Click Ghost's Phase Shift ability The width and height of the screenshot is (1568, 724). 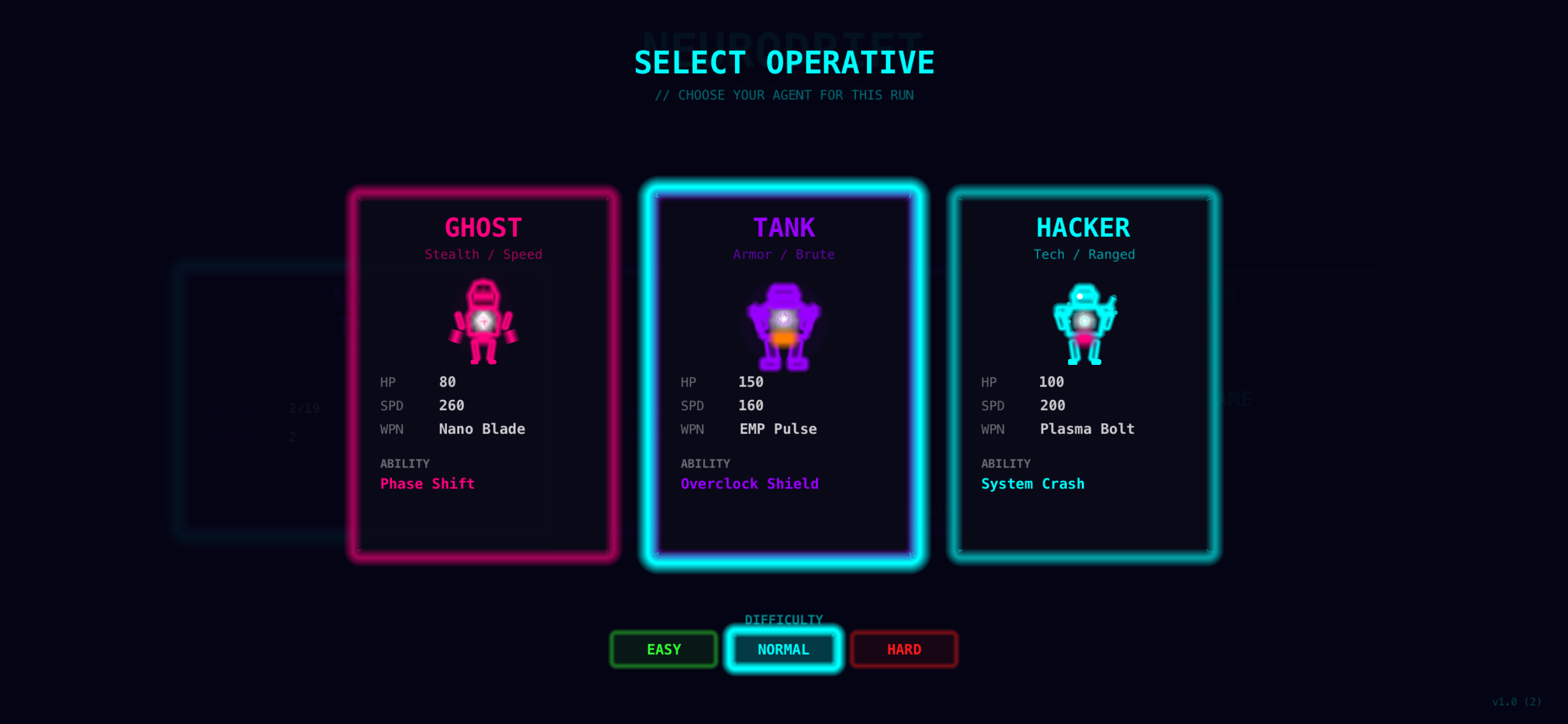(x=426, y=484)
